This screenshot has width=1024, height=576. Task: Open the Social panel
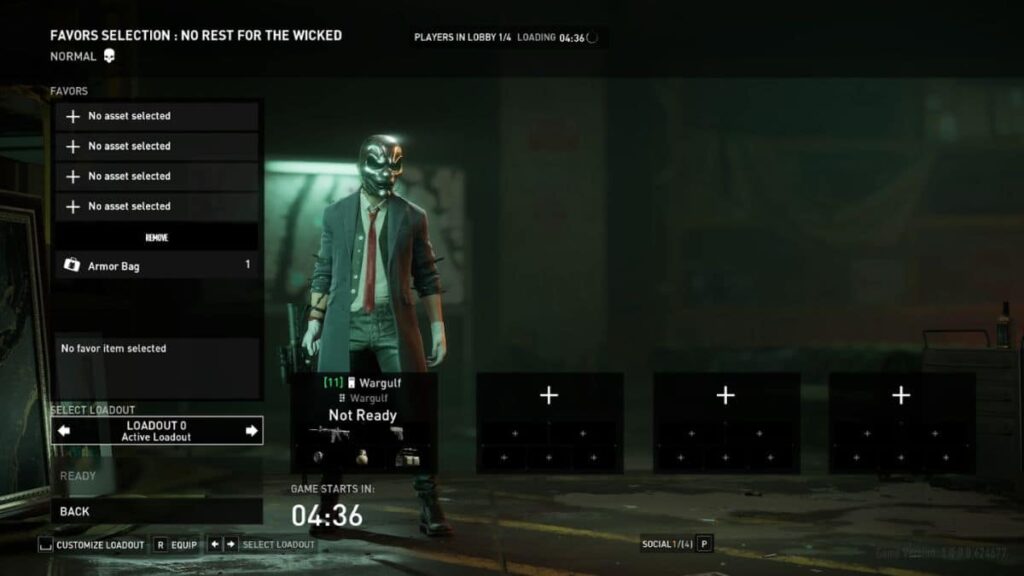[675, 544]
